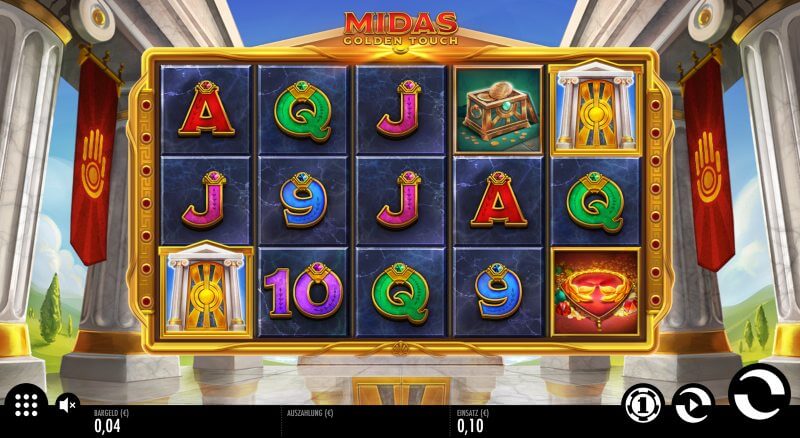Open the nine-dot game menu
Image resolution: width=800 pixels, height=438 pixels.
27,405
